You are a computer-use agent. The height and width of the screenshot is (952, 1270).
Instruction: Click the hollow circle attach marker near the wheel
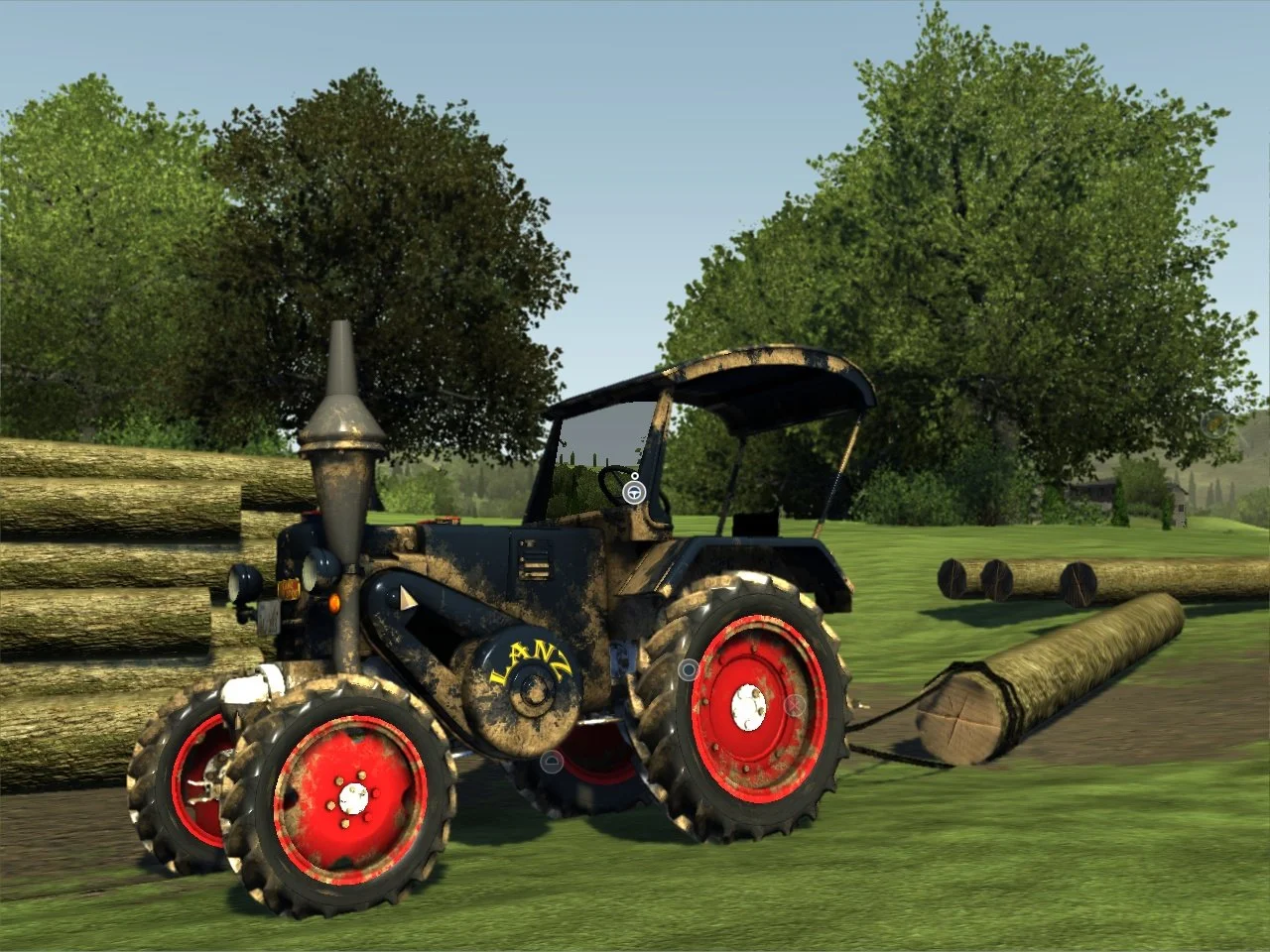tap(690, 667)
